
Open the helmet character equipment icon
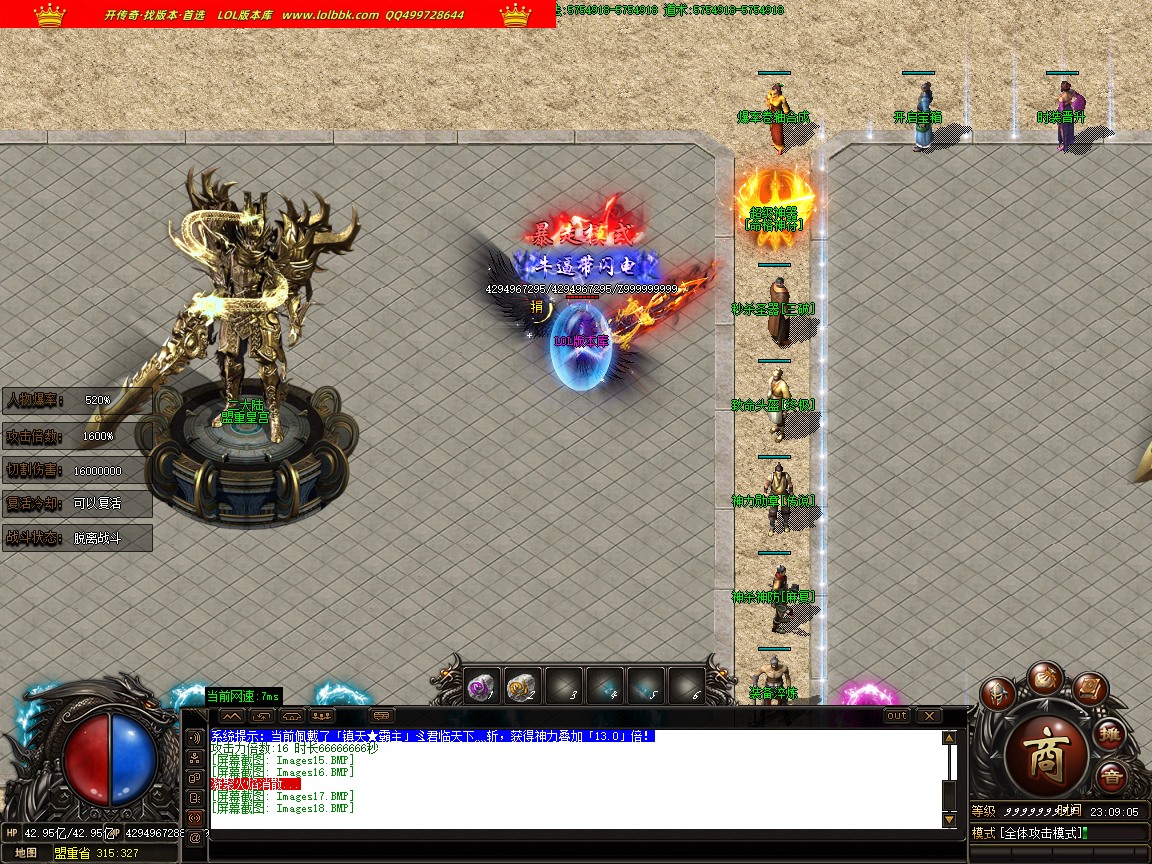(x=997, y=693)
